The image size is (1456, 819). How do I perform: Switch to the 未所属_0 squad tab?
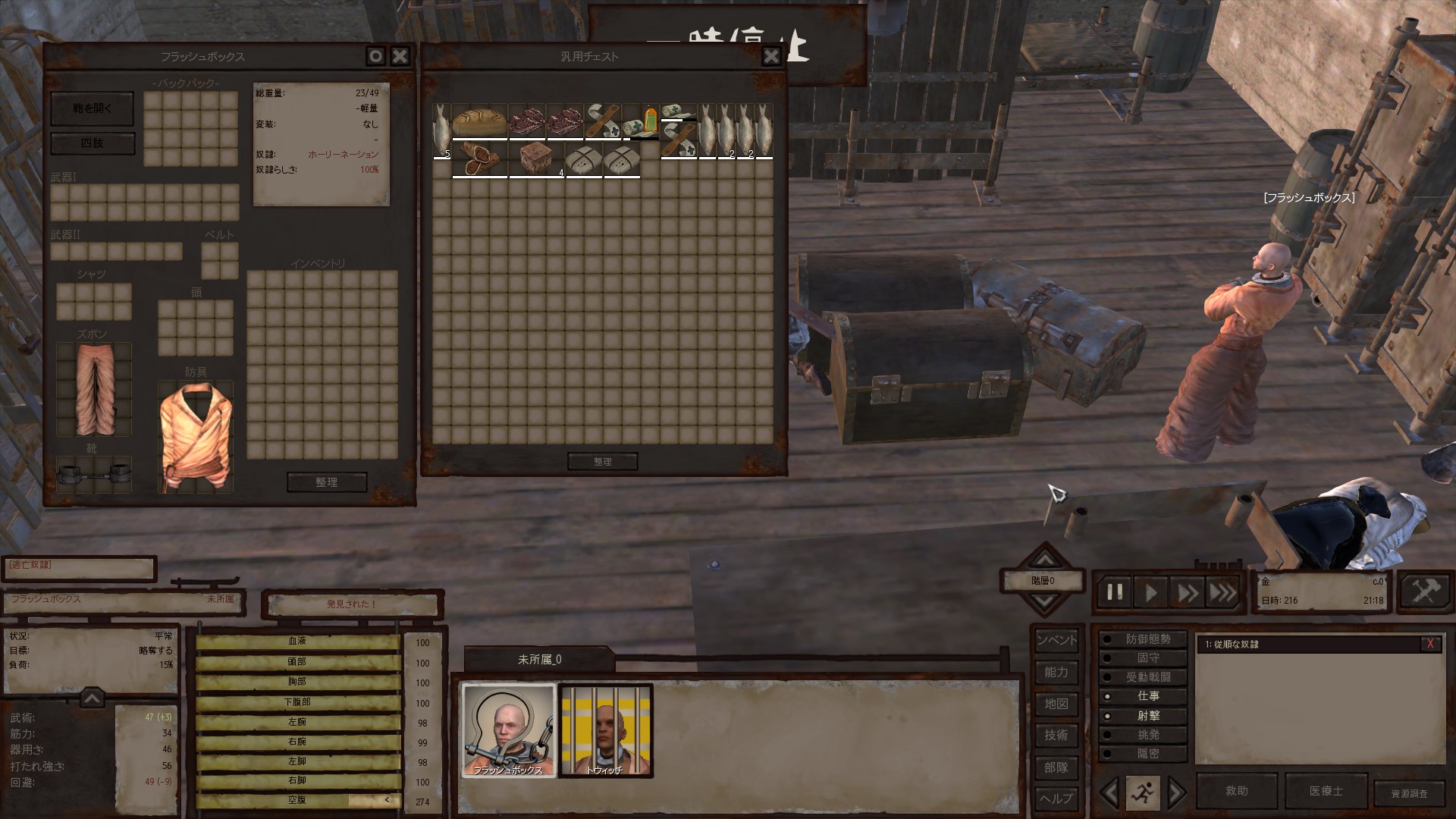[539, 659]
